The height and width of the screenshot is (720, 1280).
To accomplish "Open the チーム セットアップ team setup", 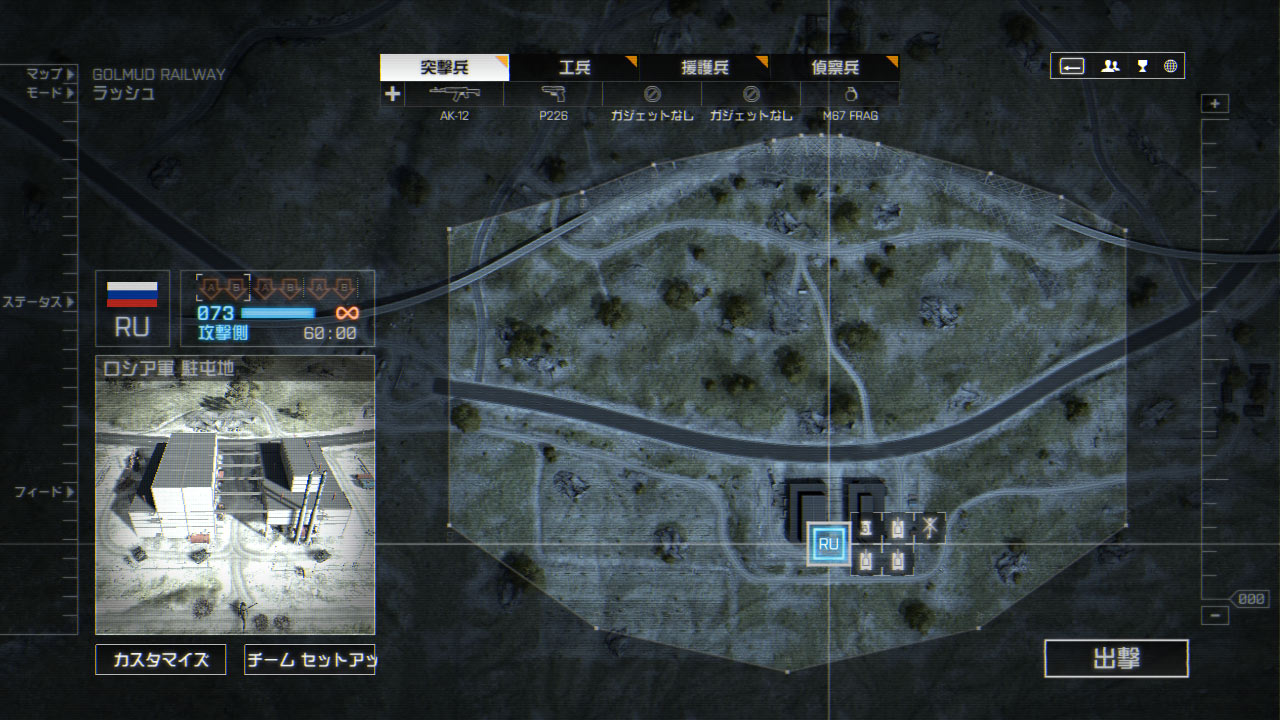I will (x=310, y=660).
